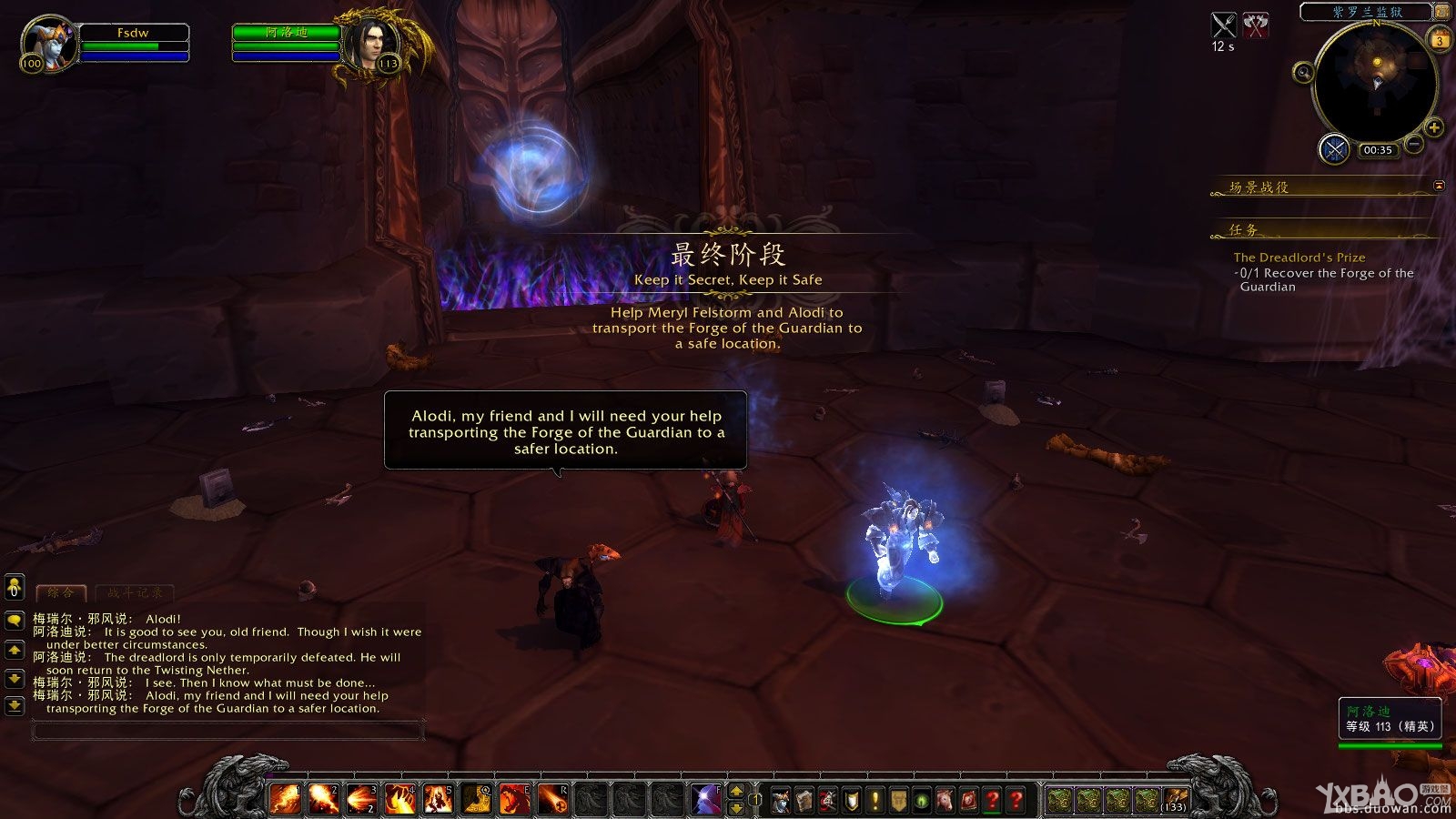Open the crossed-swords class hall button
1456x819 pixels.
1334,149
